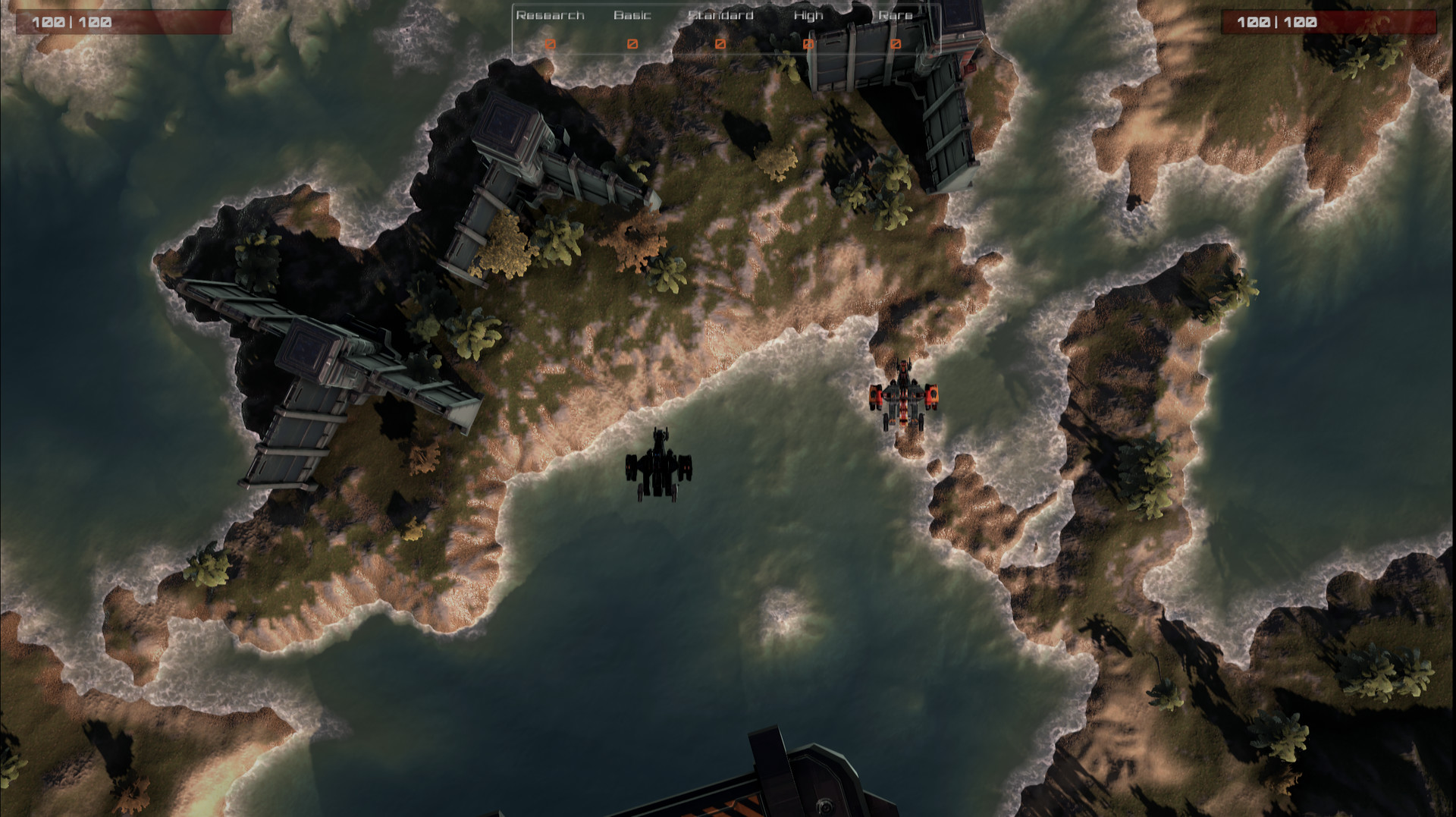Expand the Research resource category

[549, 15]
